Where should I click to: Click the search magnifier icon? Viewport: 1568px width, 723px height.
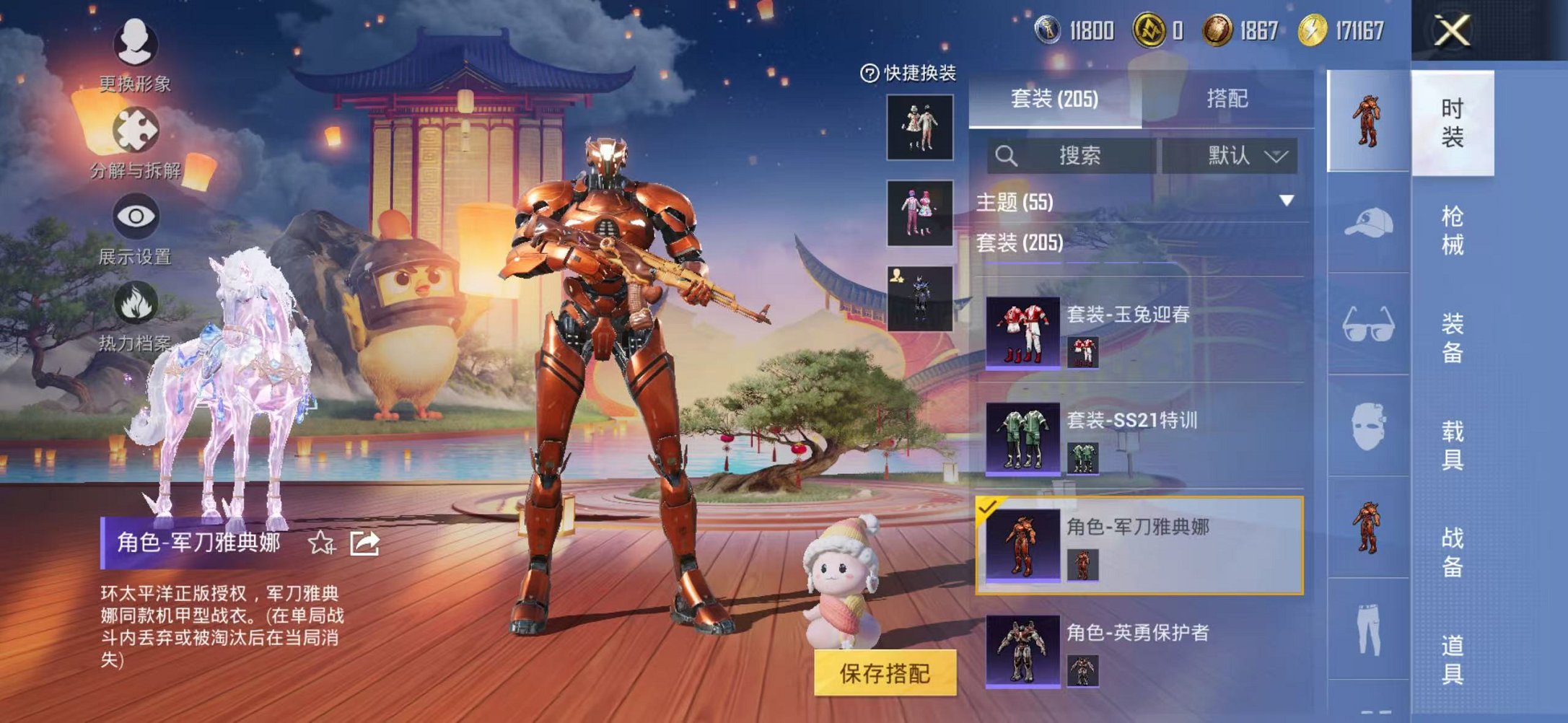[1007, 155]
